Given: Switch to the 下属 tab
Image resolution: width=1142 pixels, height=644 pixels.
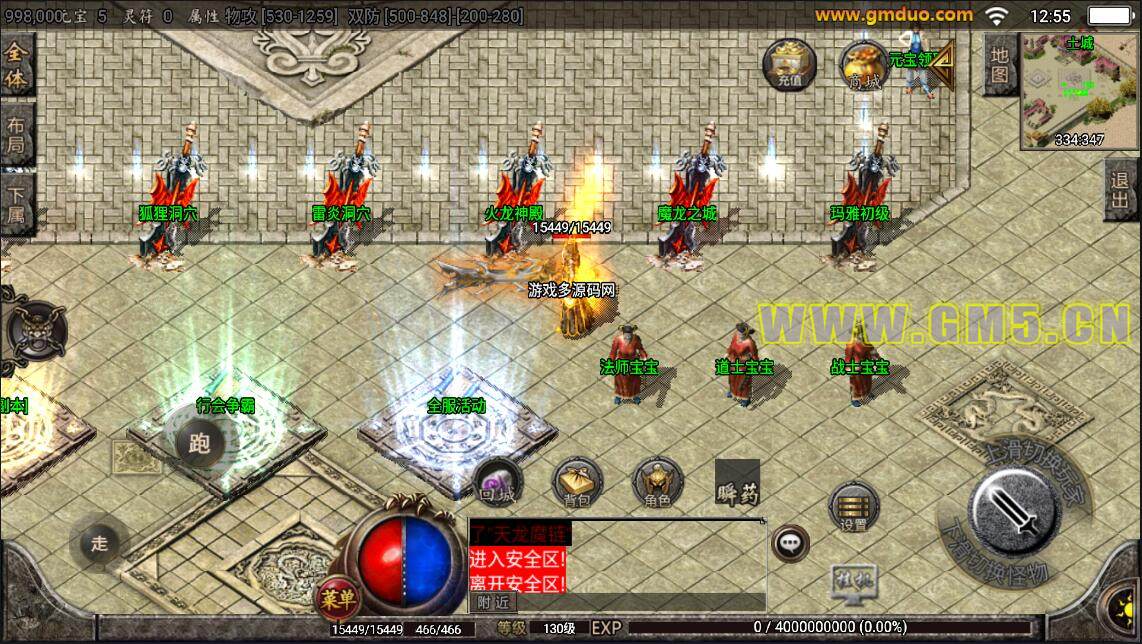Looking at the screenshot, I should click(16, 205).
